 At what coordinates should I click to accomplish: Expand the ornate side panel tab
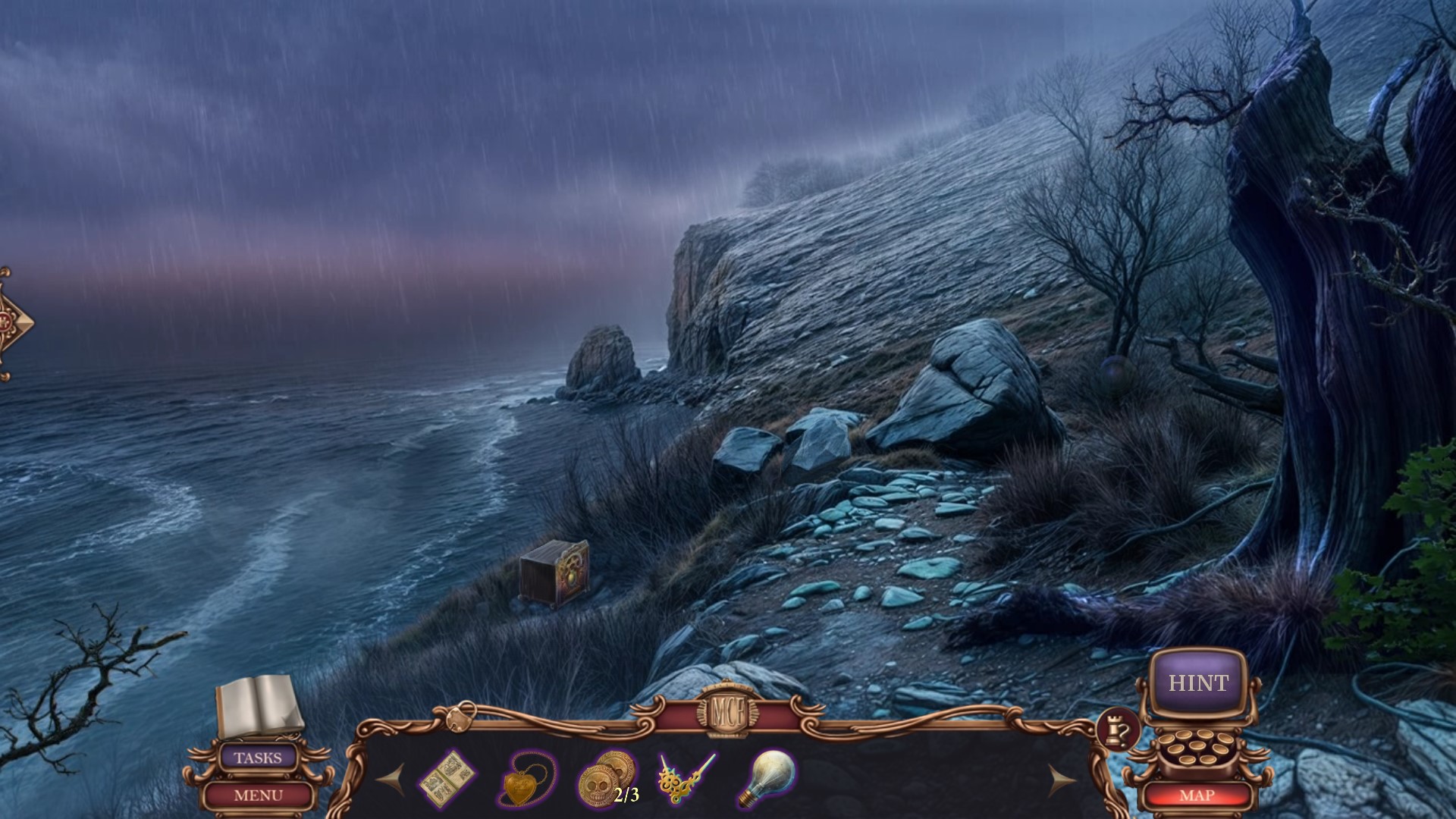click(15, 322)
